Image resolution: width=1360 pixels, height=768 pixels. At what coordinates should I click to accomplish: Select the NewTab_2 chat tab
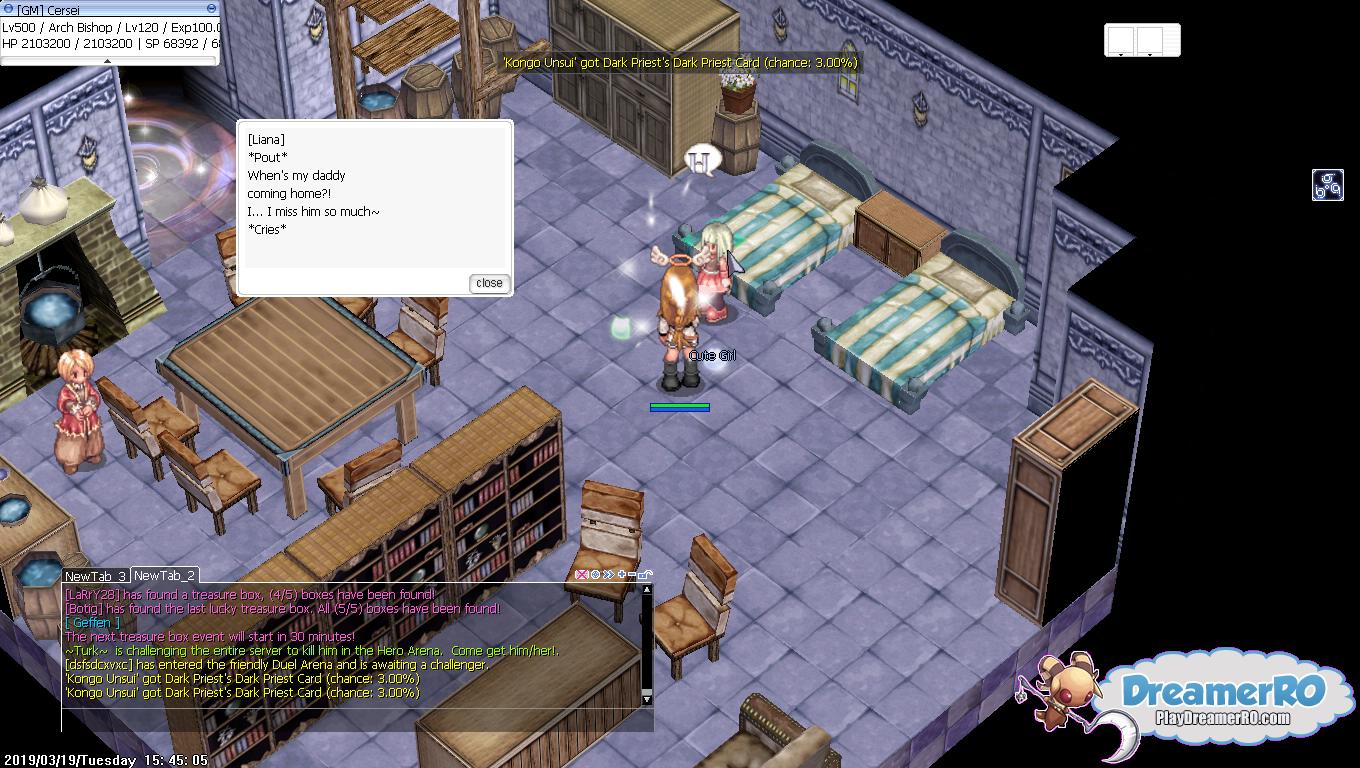pos(164,576)
